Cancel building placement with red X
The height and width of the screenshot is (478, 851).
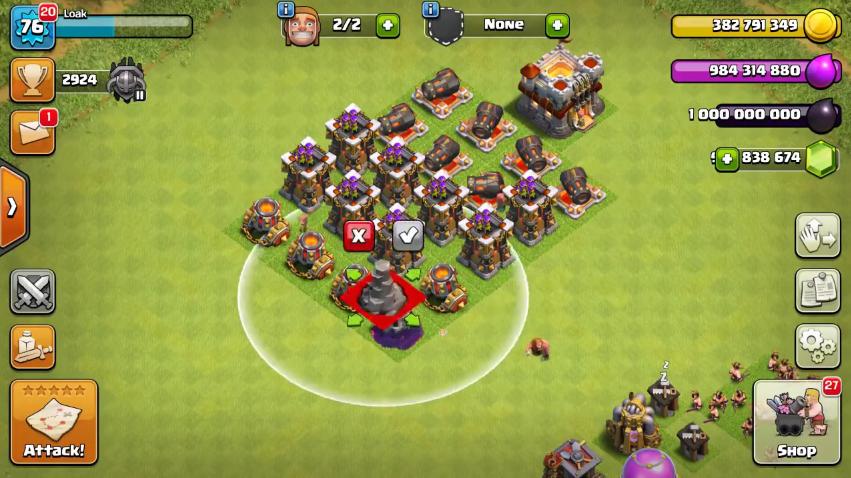click(x=358, y=236)
